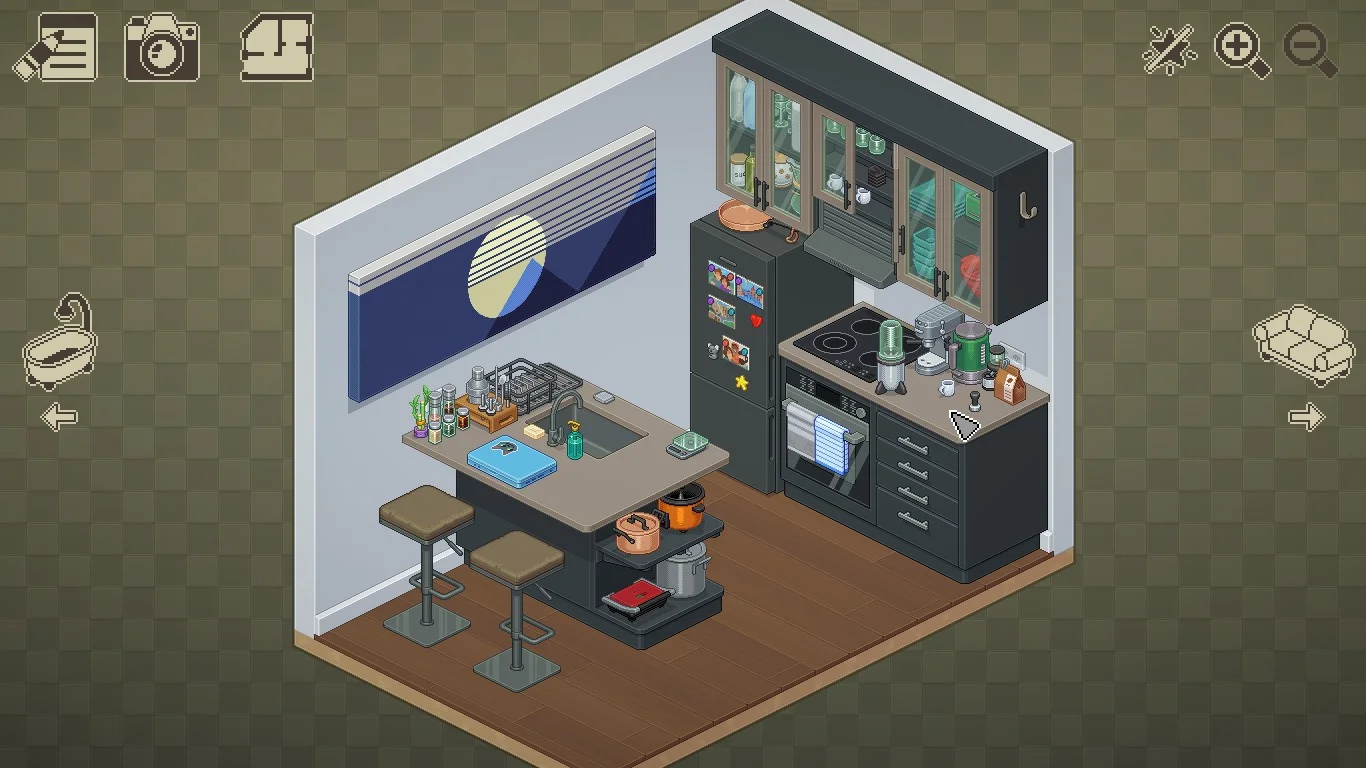
Task: Open the album book icon
Action: point(277,47)
